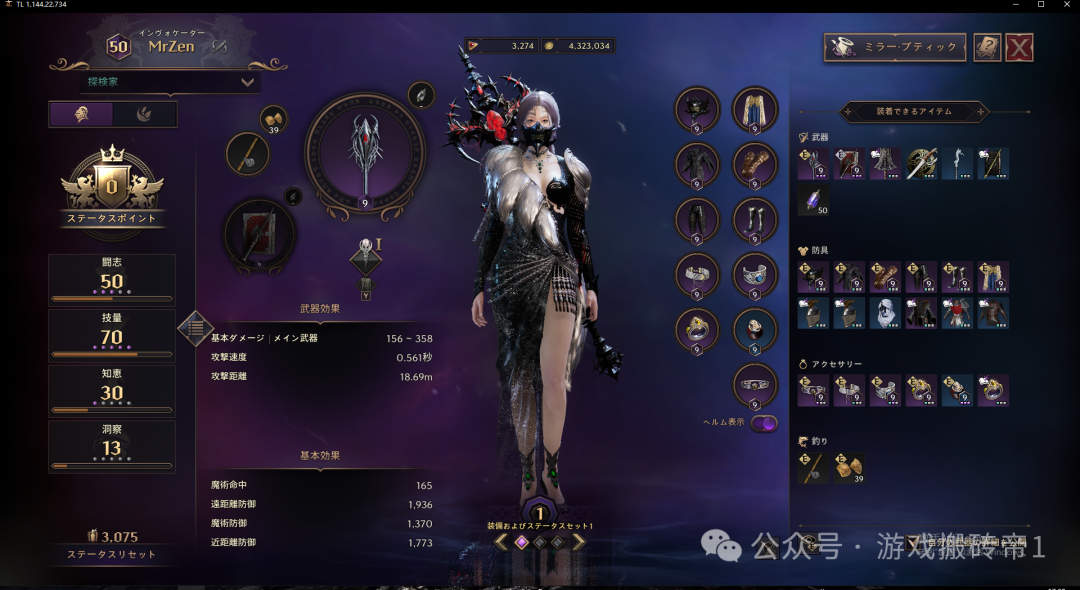This screenshot has width=1080, height=590.
Task: Switch to the helmet equipment tab
Action: tap(81, 114)
